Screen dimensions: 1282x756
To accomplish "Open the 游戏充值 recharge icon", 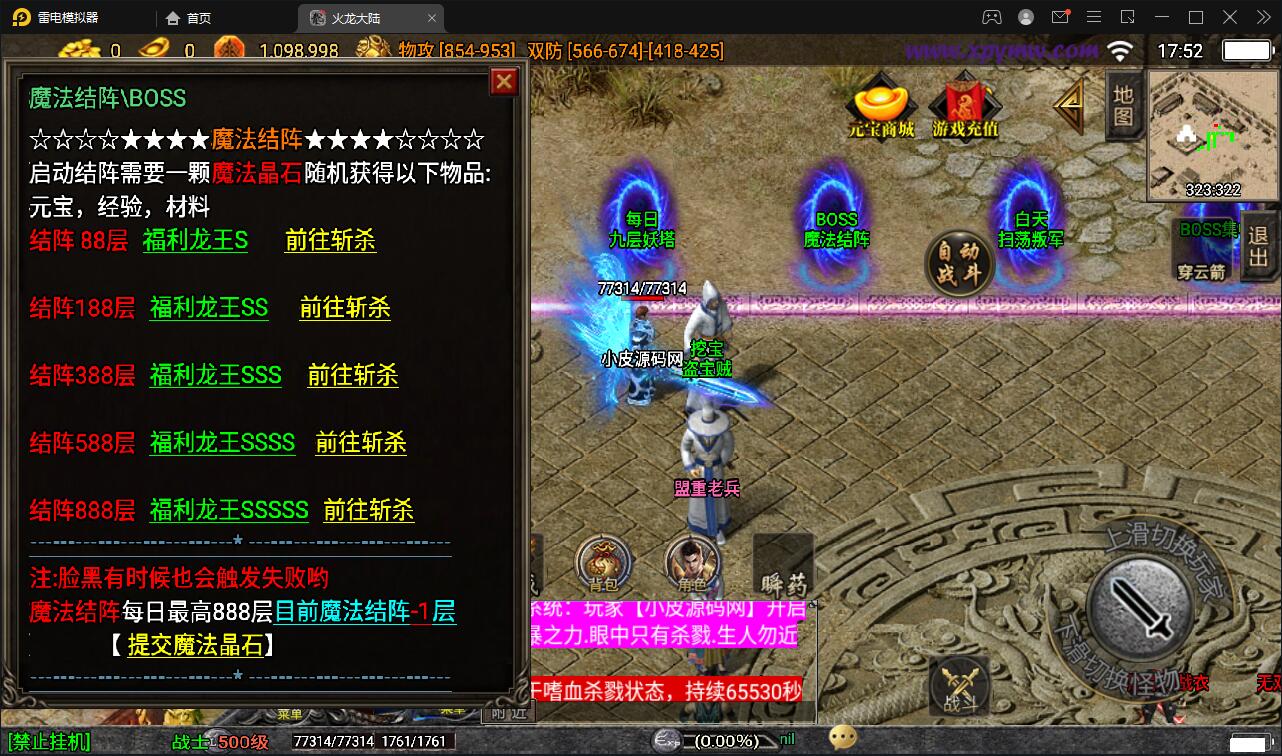I will coord(962,103).
